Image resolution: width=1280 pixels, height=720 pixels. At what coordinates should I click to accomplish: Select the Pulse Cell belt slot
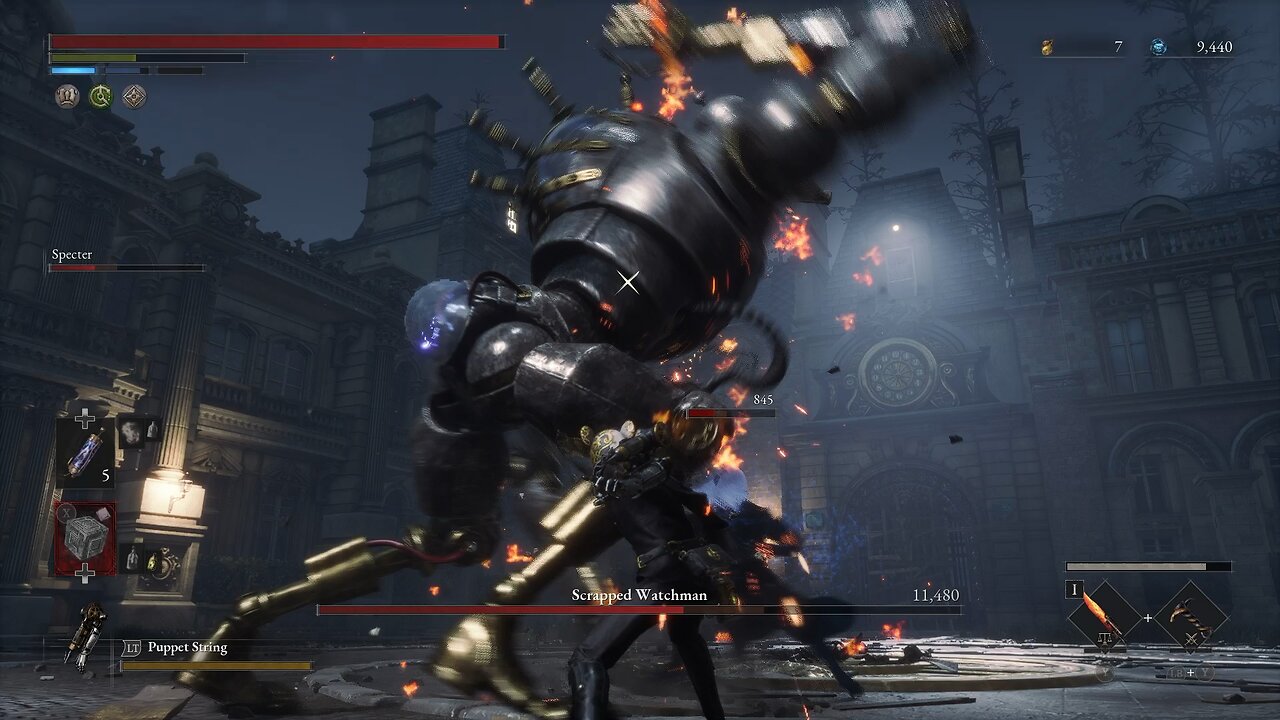click(85, 450)
